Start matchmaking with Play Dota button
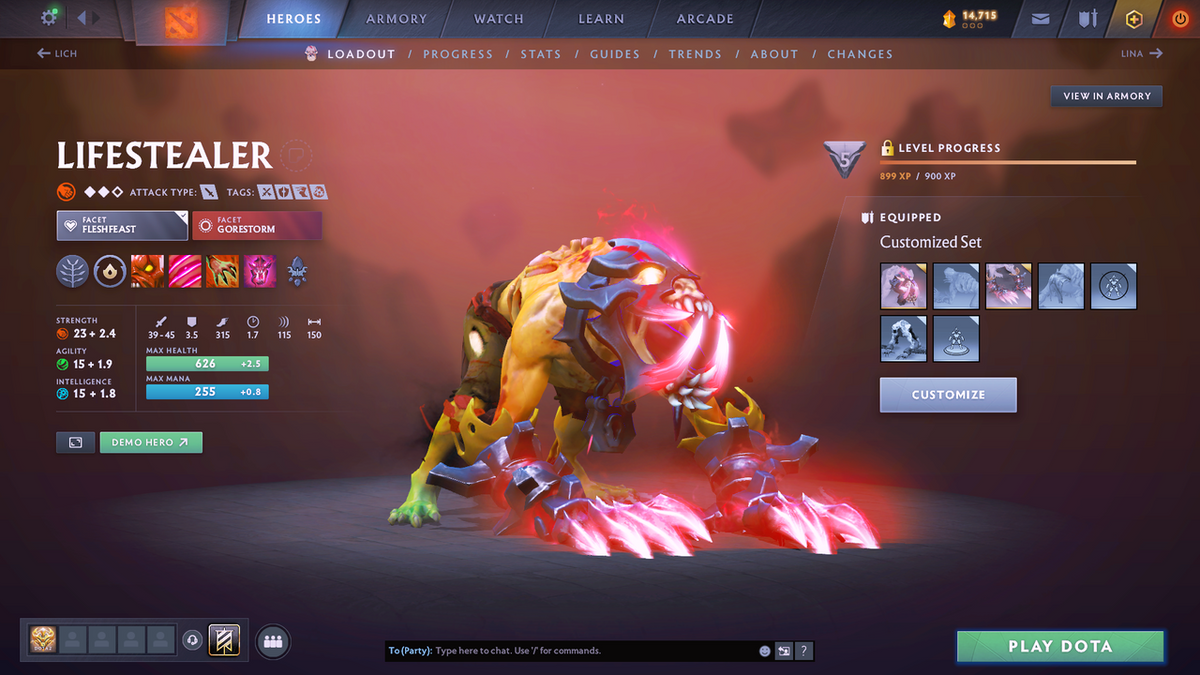1200x675 pixels. pyautogui.click(x=1060, y=646)
